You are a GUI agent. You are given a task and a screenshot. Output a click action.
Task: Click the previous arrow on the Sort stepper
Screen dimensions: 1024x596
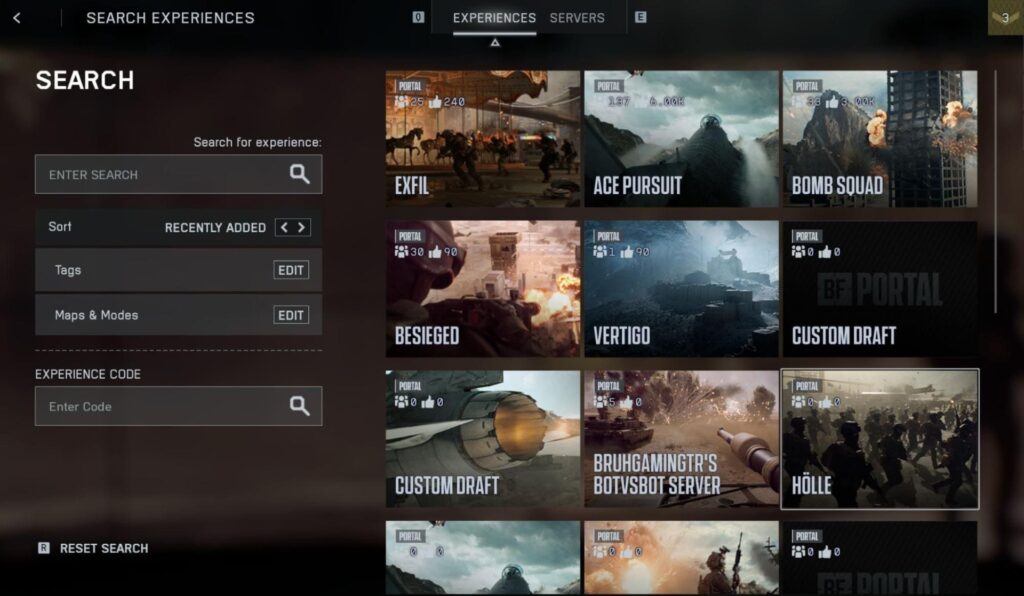coord(284,227)
